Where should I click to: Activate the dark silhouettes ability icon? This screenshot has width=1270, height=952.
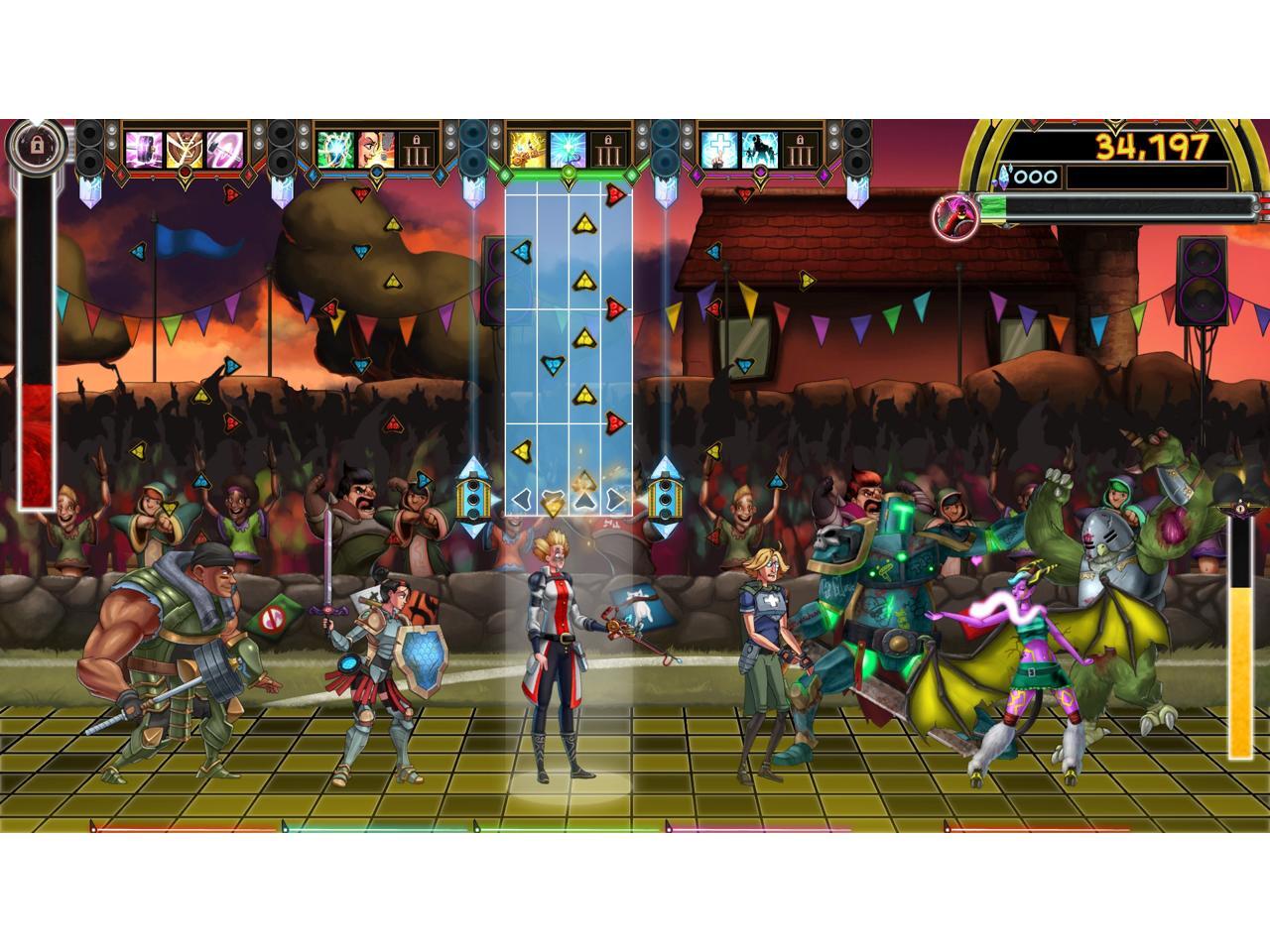pyautogui.click(x=760, y=149)
